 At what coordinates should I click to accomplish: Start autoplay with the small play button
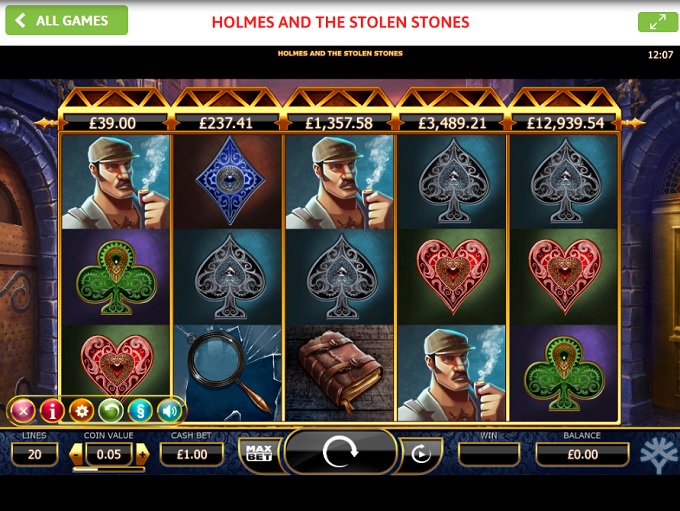421,454
